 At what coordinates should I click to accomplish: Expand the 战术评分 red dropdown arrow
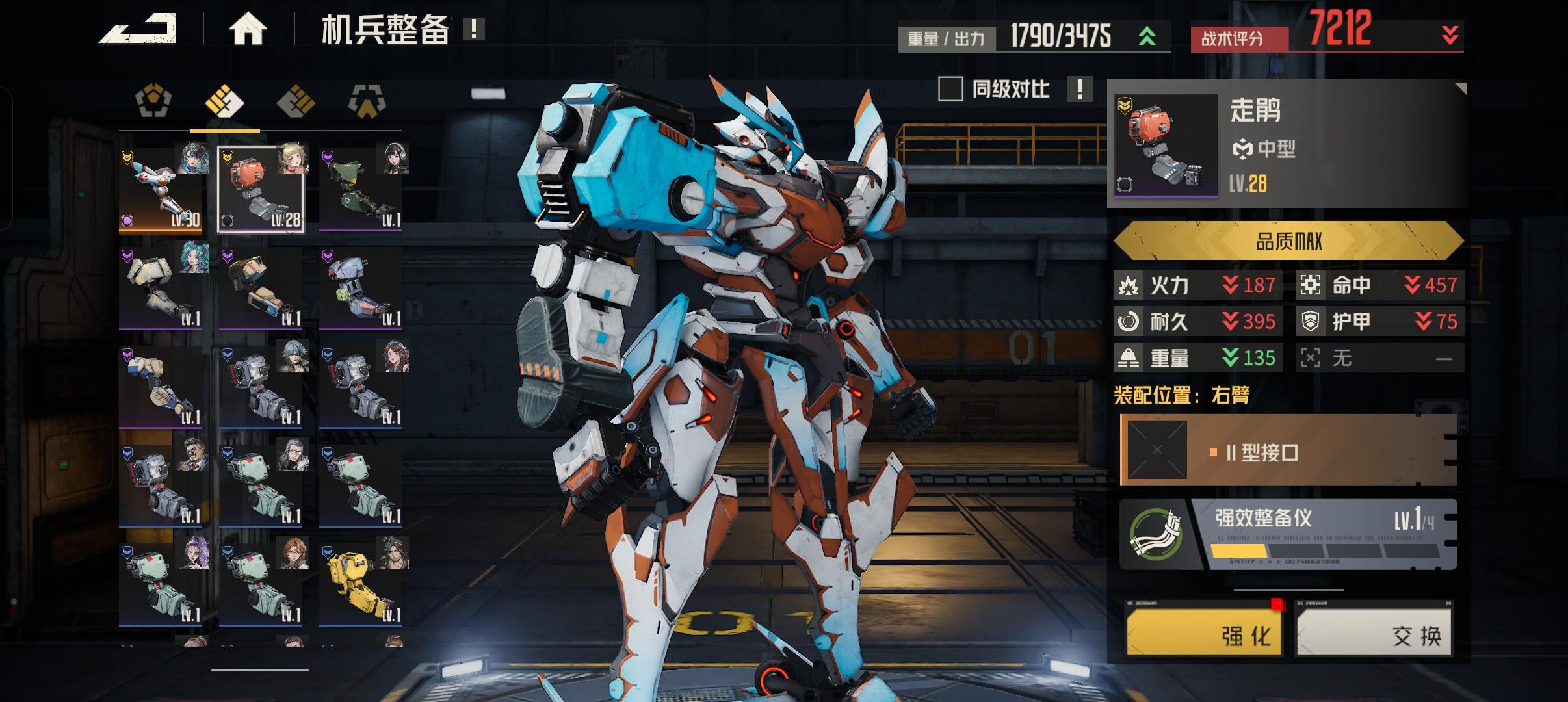[1450, 35]
